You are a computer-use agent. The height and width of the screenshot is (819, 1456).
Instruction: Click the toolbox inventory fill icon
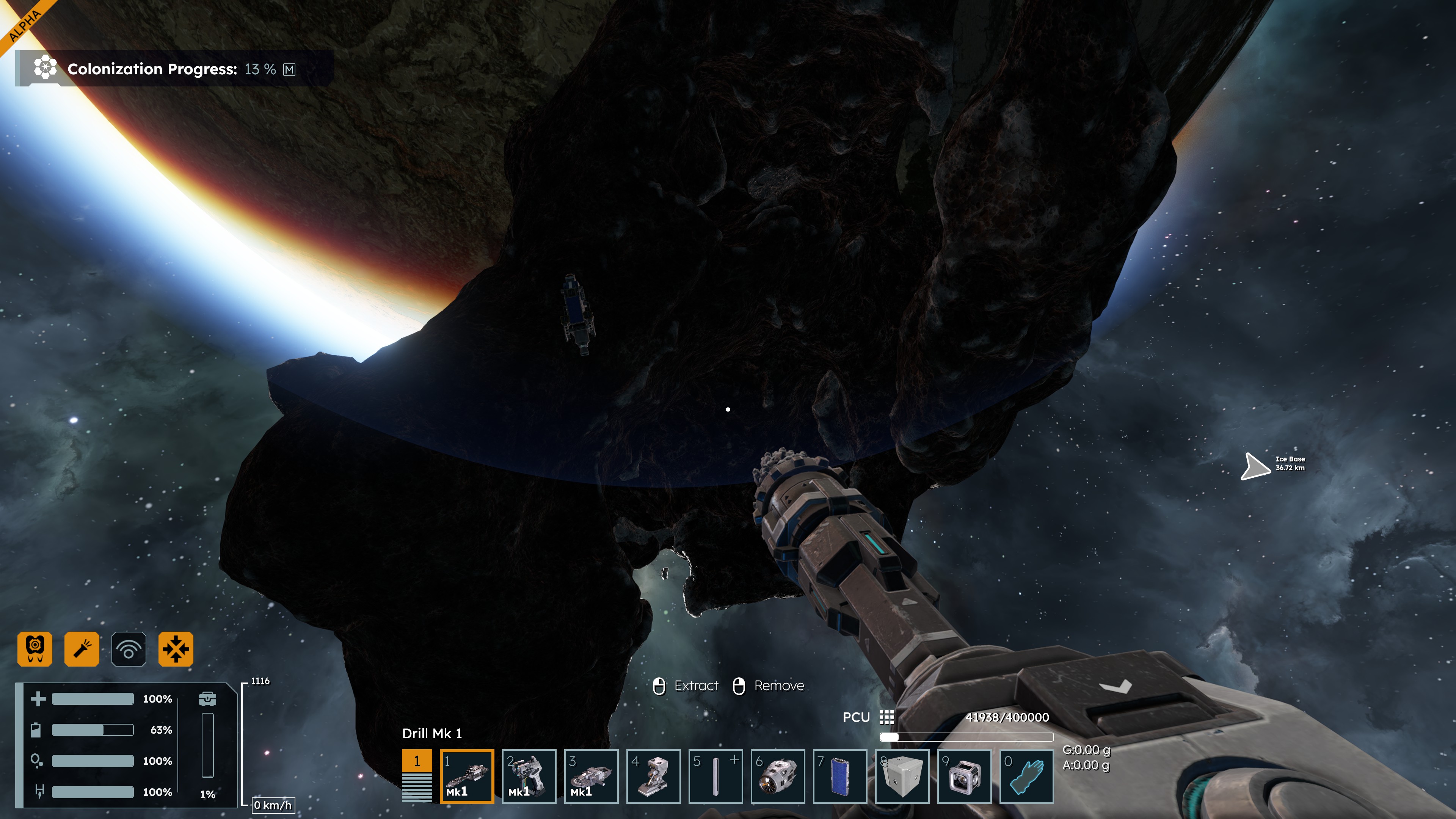[x=207, y=698]
